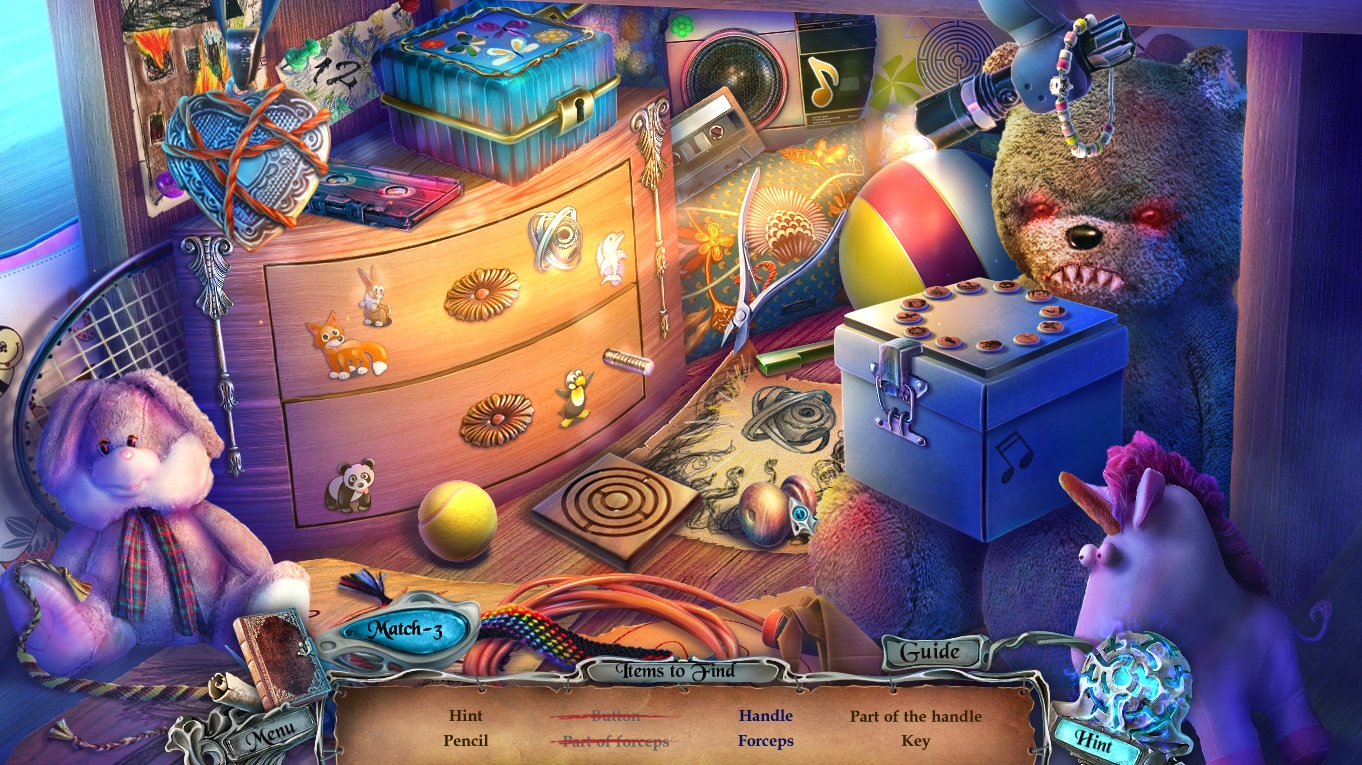Click the crossed-out 'Button' entry
The width and height of the screenshot is (1362, 765).
[x=614, y=715]
